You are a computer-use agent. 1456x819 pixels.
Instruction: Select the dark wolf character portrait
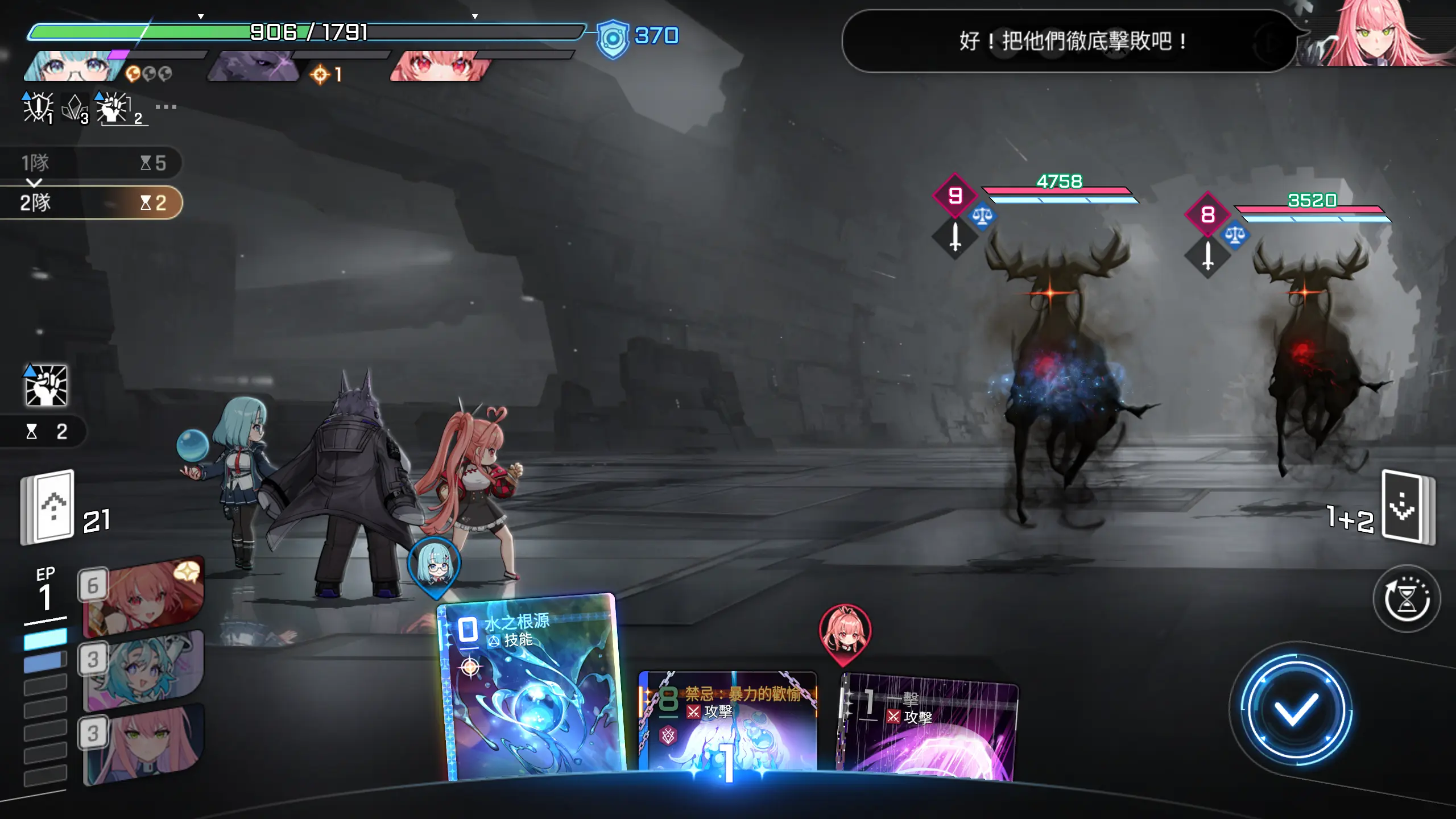(x=253, y=66)
